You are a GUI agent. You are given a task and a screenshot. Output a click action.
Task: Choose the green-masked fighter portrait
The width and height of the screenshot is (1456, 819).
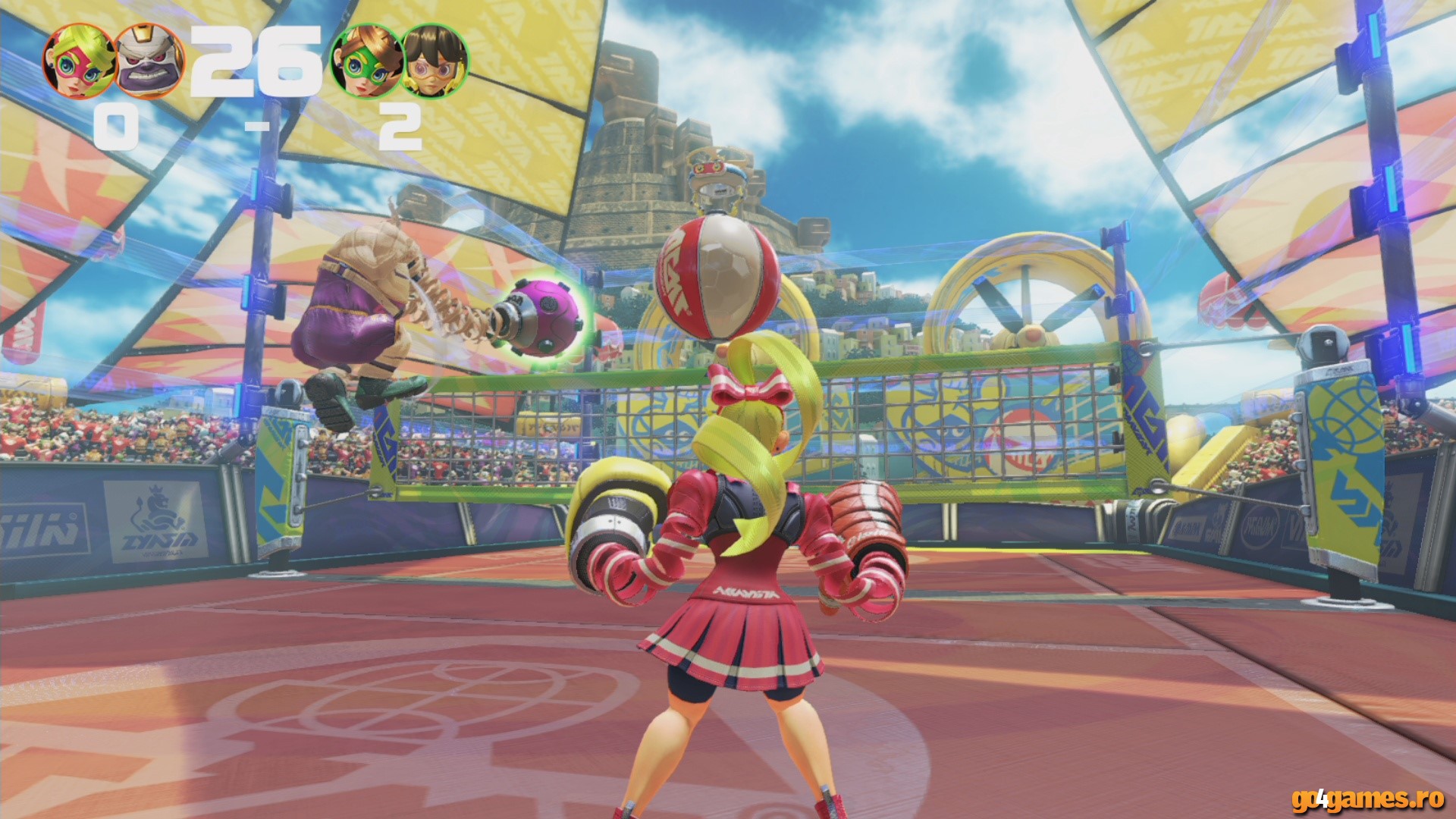tap(366, 62)
